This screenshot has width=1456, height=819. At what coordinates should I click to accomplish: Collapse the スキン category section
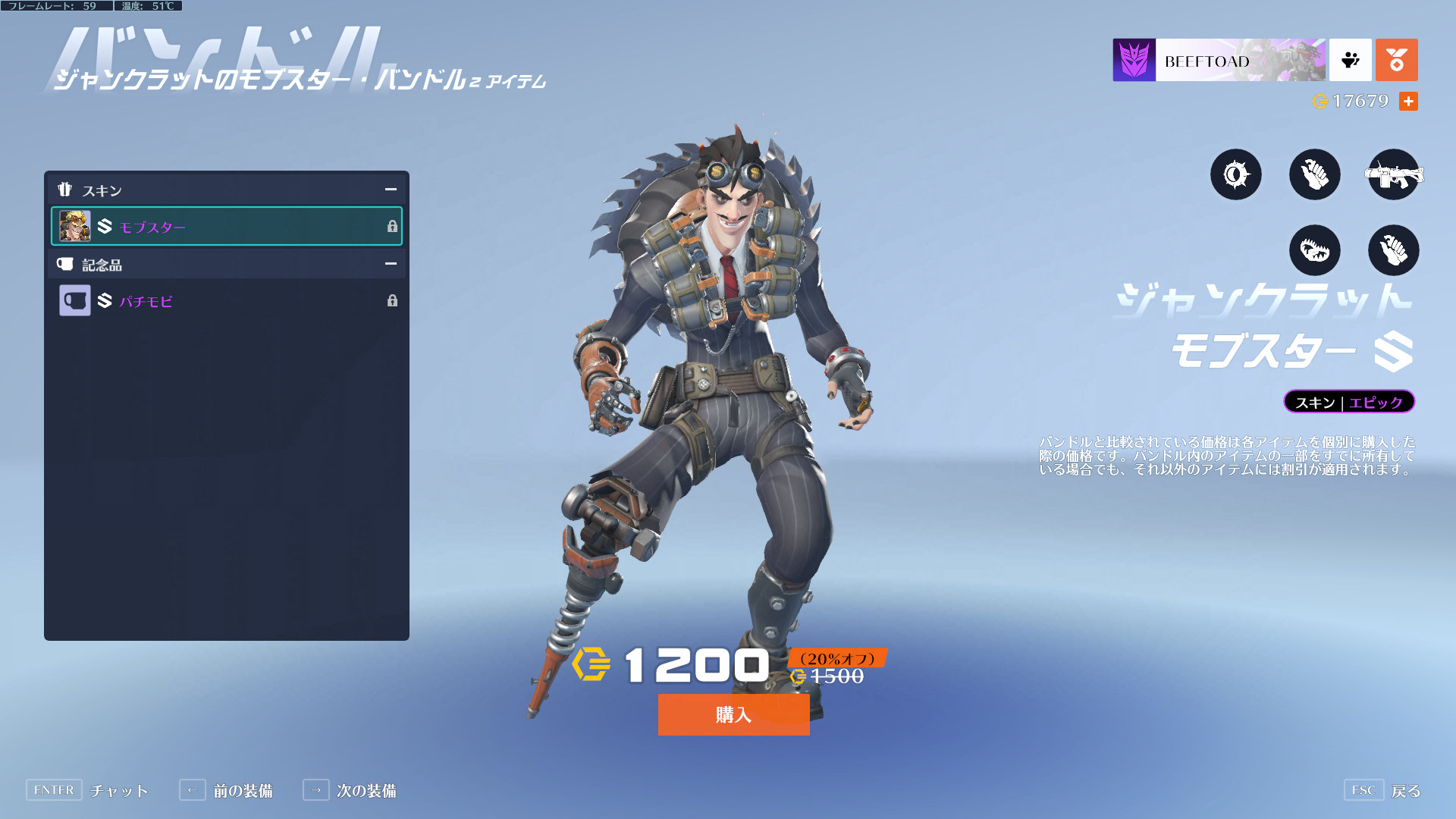(391, 190)
